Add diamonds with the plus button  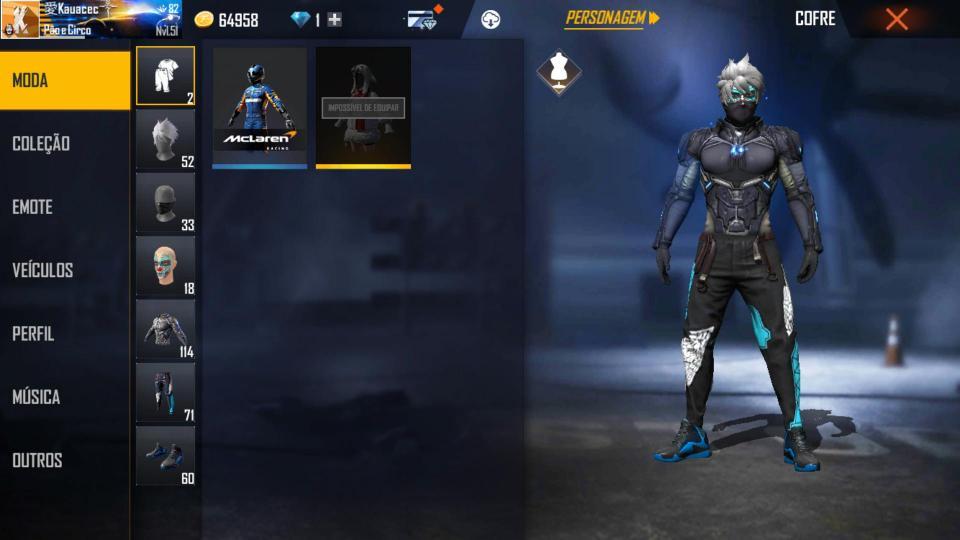pyautogui.click(x=335, y=20)
